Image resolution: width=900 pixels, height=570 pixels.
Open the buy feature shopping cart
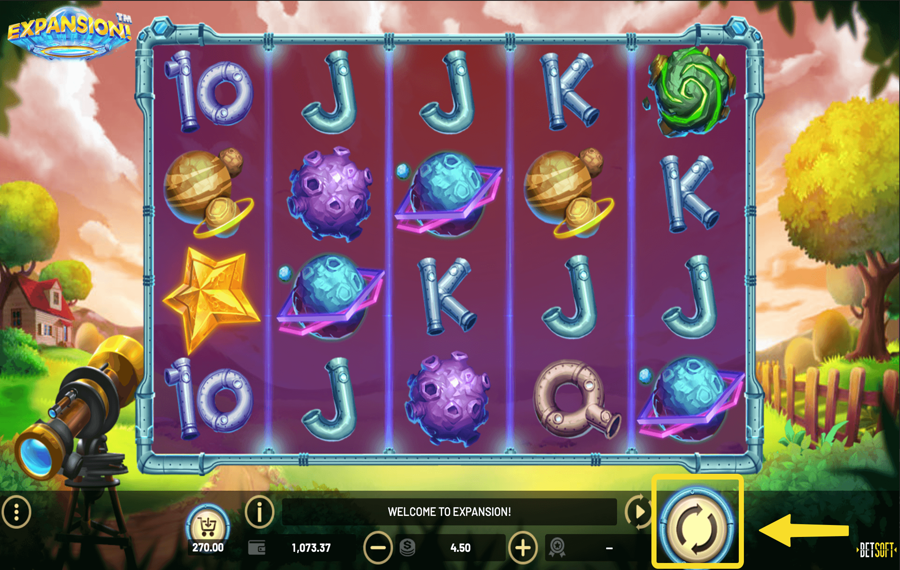(x=207, y=522)
